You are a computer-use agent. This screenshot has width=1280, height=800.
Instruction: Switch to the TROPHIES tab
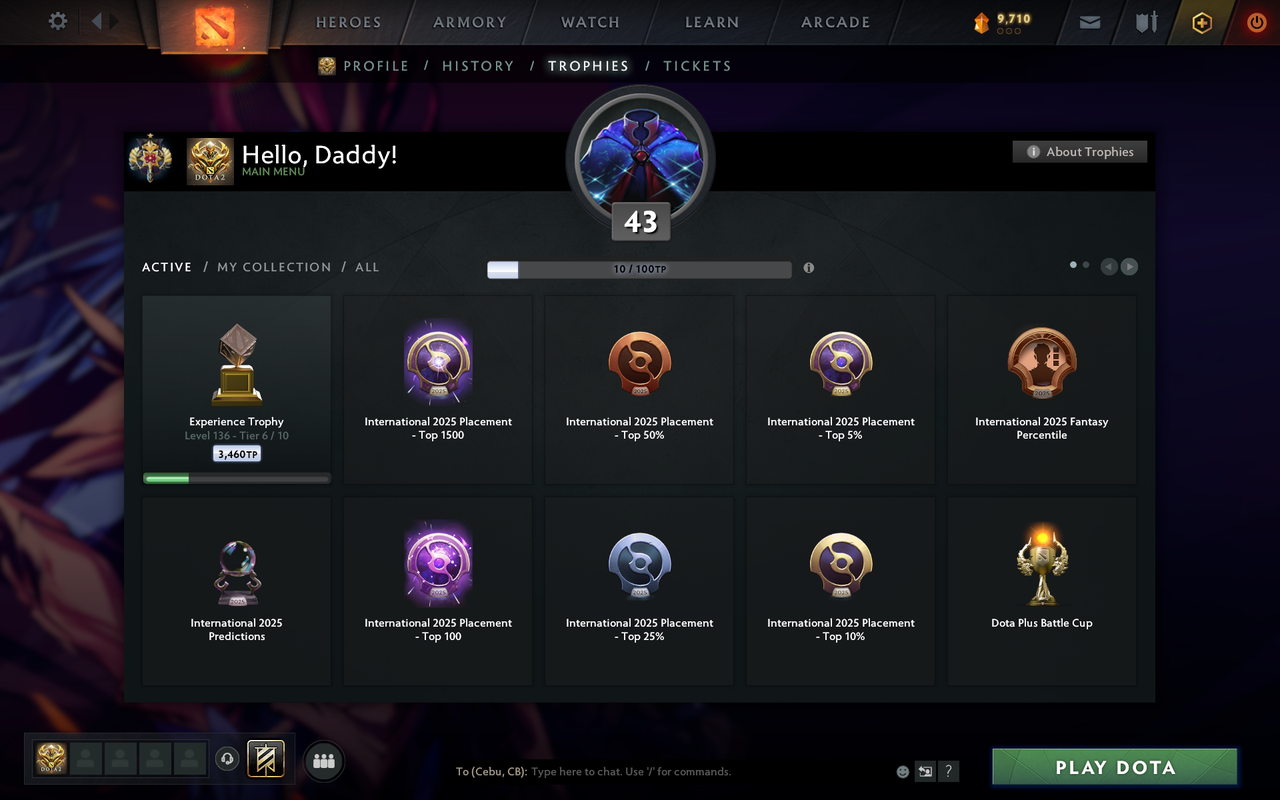point(588,65)
